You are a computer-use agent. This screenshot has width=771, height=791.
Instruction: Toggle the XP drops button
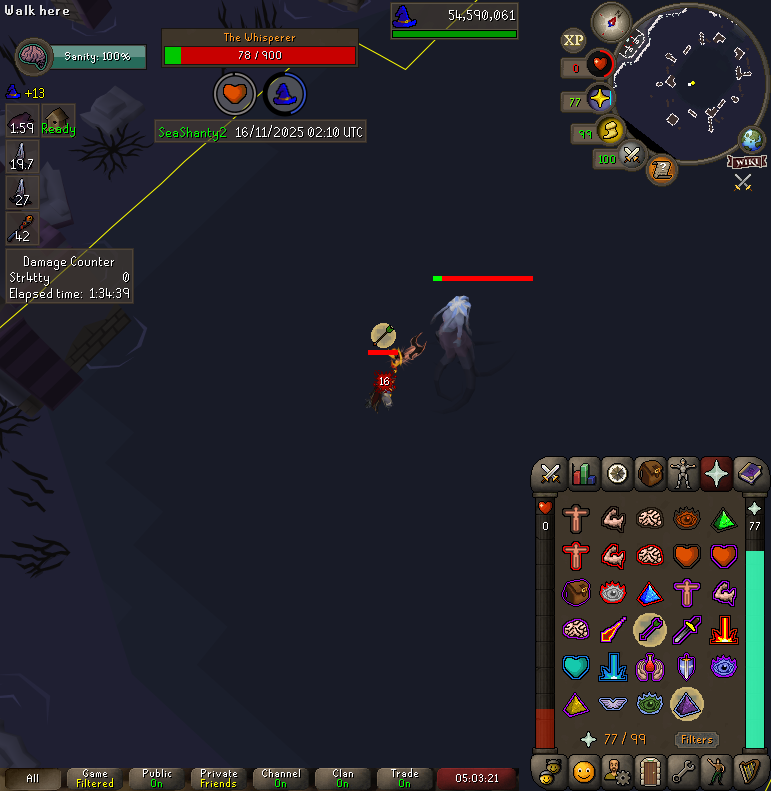point(573,40)
